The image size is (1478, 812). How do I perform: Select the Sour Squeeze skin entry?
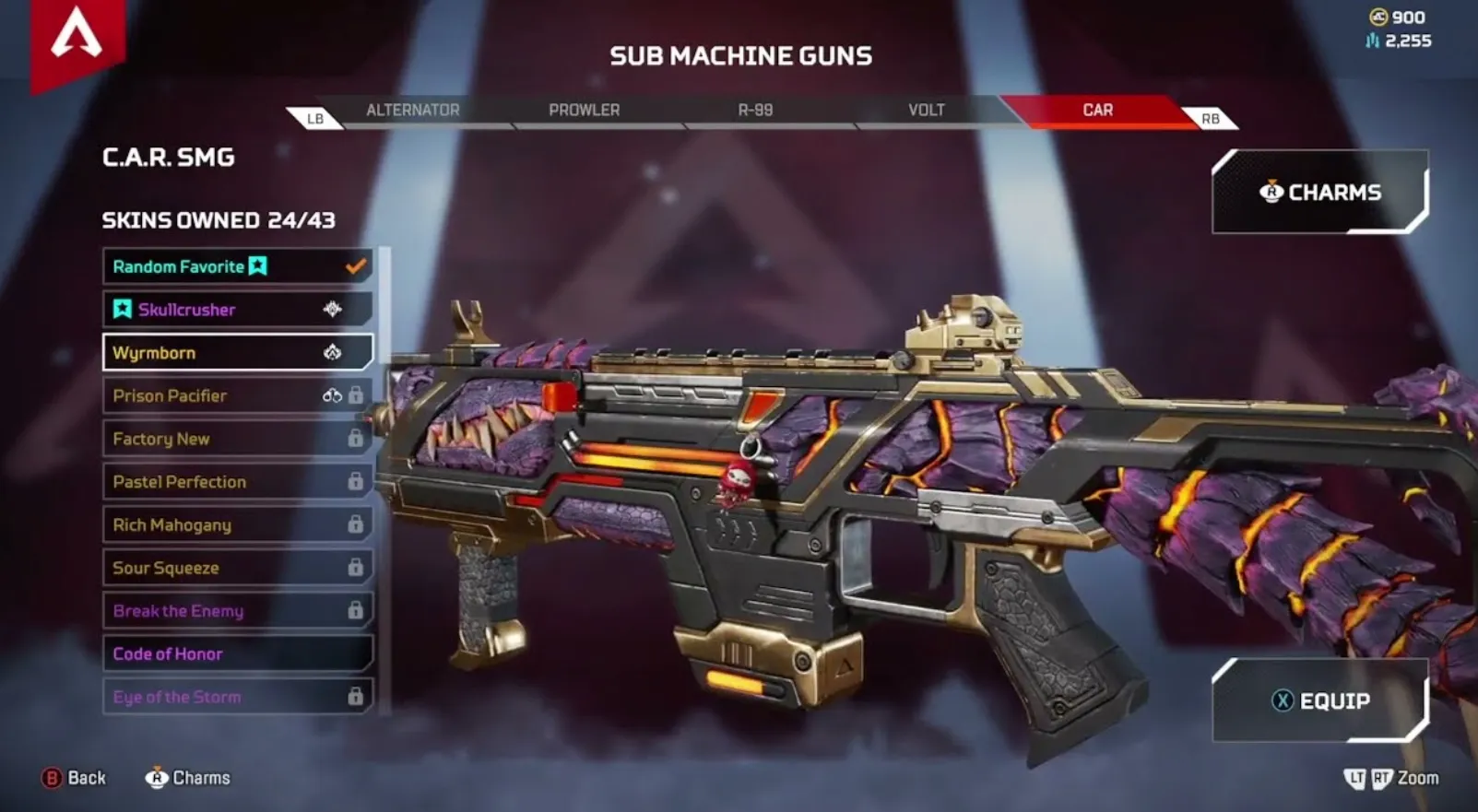[x=231, y=568]
